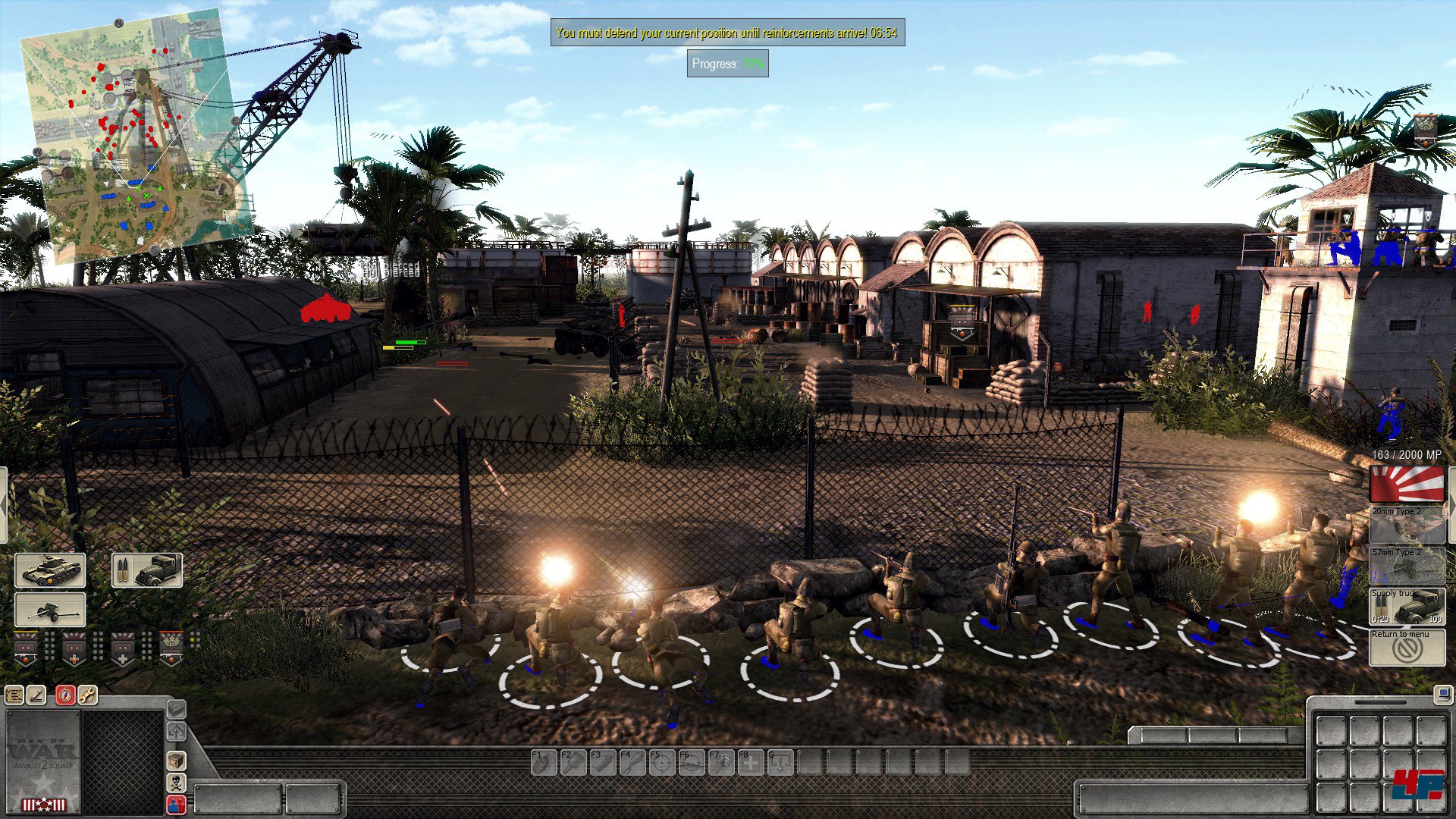Choose the F7 fist melee command
The width and height of the screenshot is (1456, 819).
pos(721,762)
